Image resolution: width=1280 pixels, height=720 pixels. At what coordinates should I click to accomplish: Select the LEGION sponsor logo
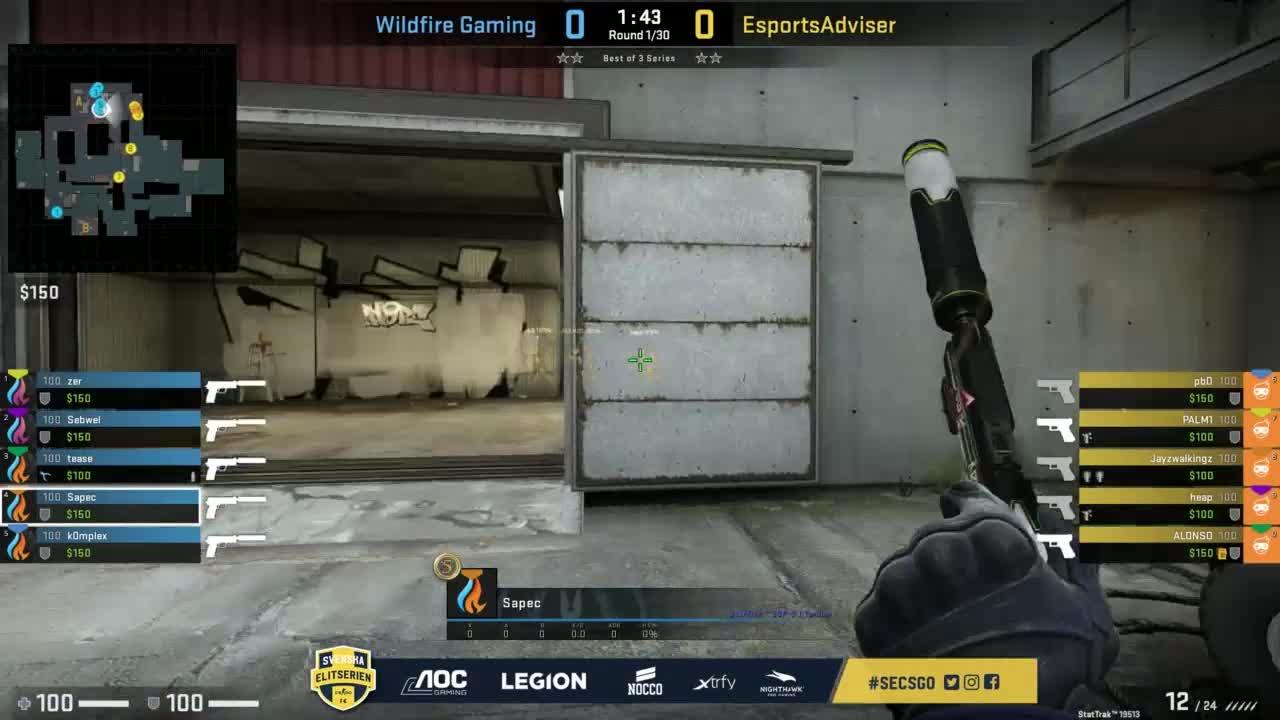[x=543, y=681]
